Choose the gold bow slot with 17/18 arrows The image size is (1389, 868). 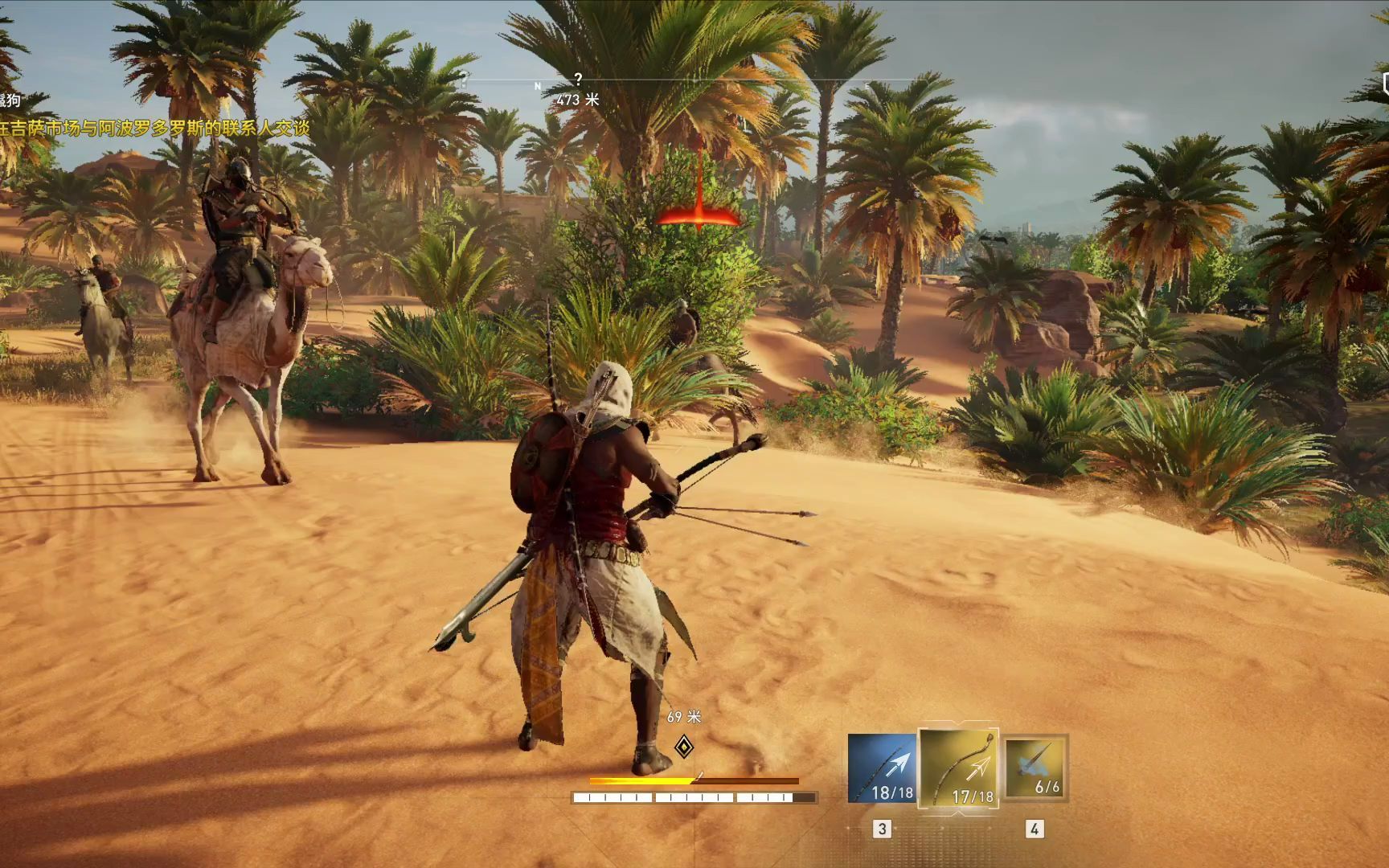click(x=960, y=768)
